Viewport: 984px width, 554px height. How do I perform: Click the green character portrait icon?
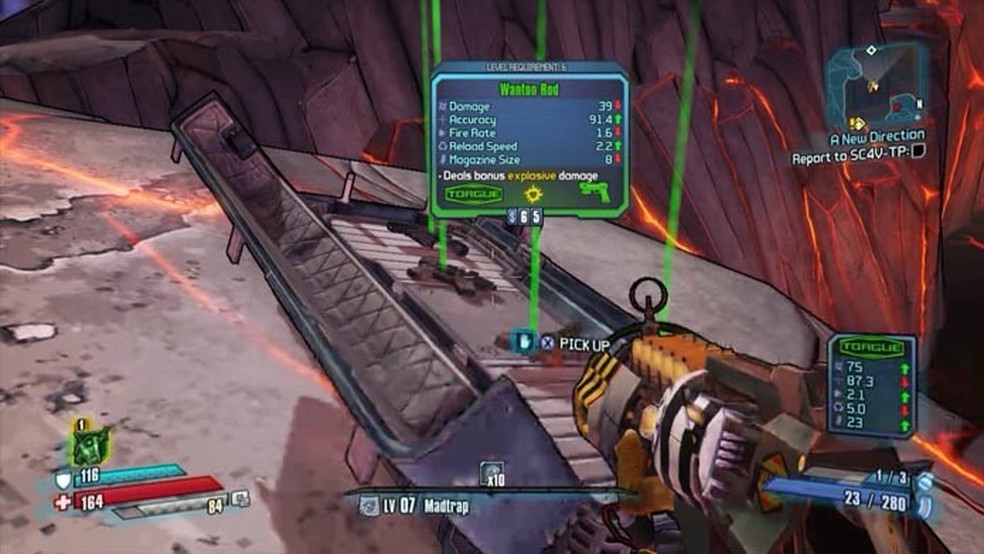pyautogui.click(x=92, y=446)
